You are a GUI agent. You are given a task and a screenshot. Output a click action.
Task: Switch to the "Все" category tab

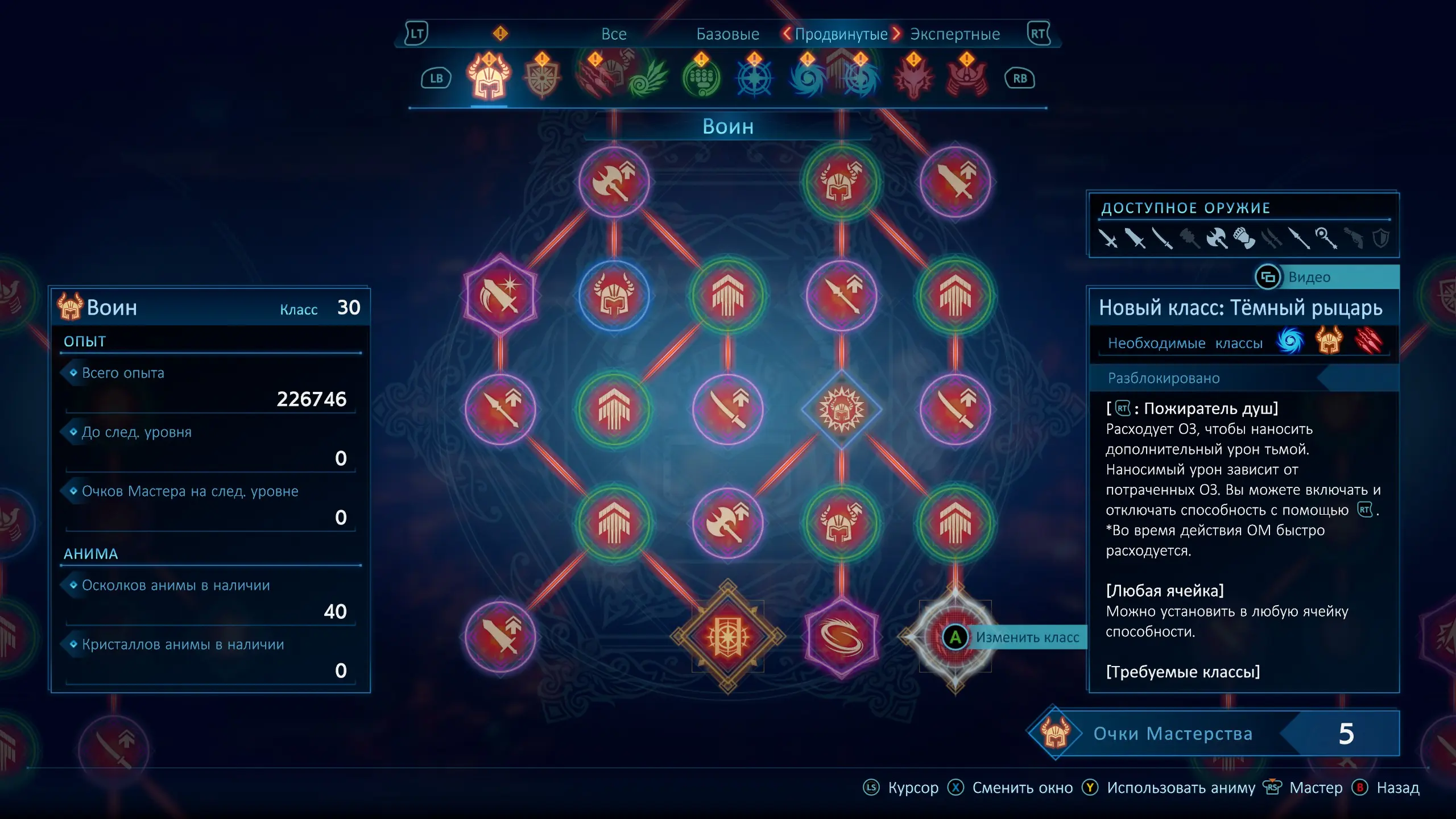(x=614, y=34)
